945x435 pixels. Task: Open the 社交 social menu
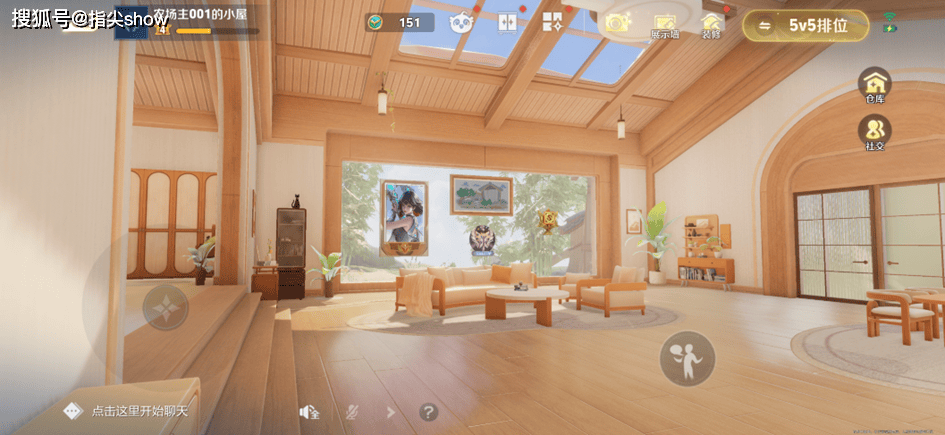pyautogui.click(x=875, y=131)
